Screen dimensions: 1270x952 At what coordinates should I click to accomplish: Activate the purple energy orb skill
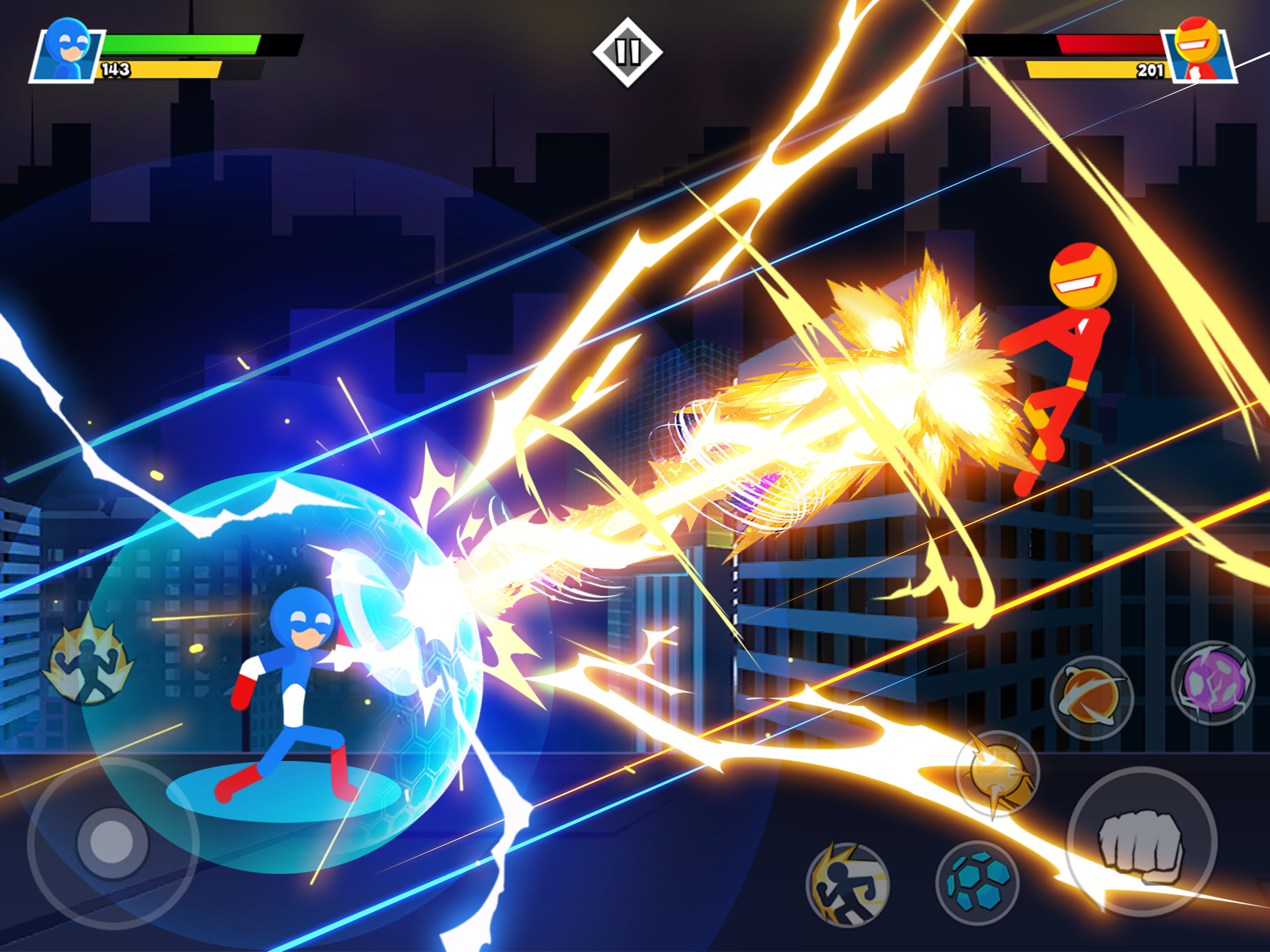(x=1212, y=683)
